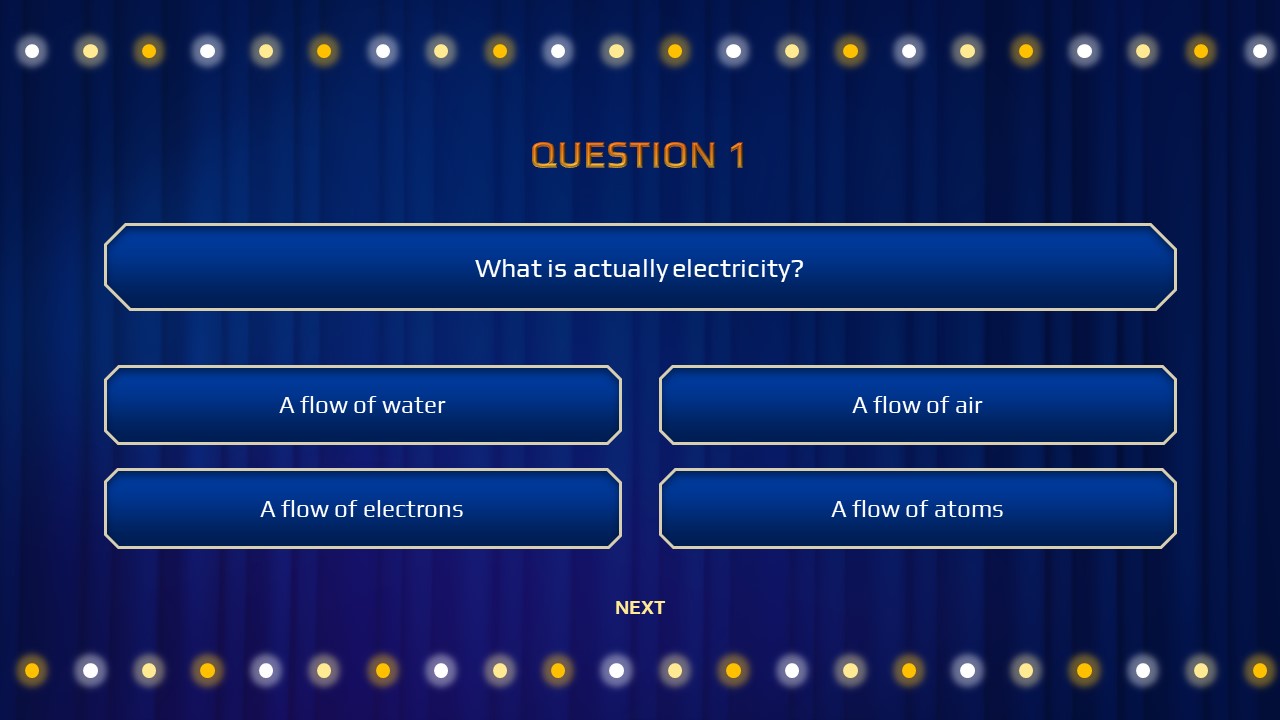Click the rightmost white light in top row
The width and height of the screenshot is (1280, 720).
[x=1258, y=49]
